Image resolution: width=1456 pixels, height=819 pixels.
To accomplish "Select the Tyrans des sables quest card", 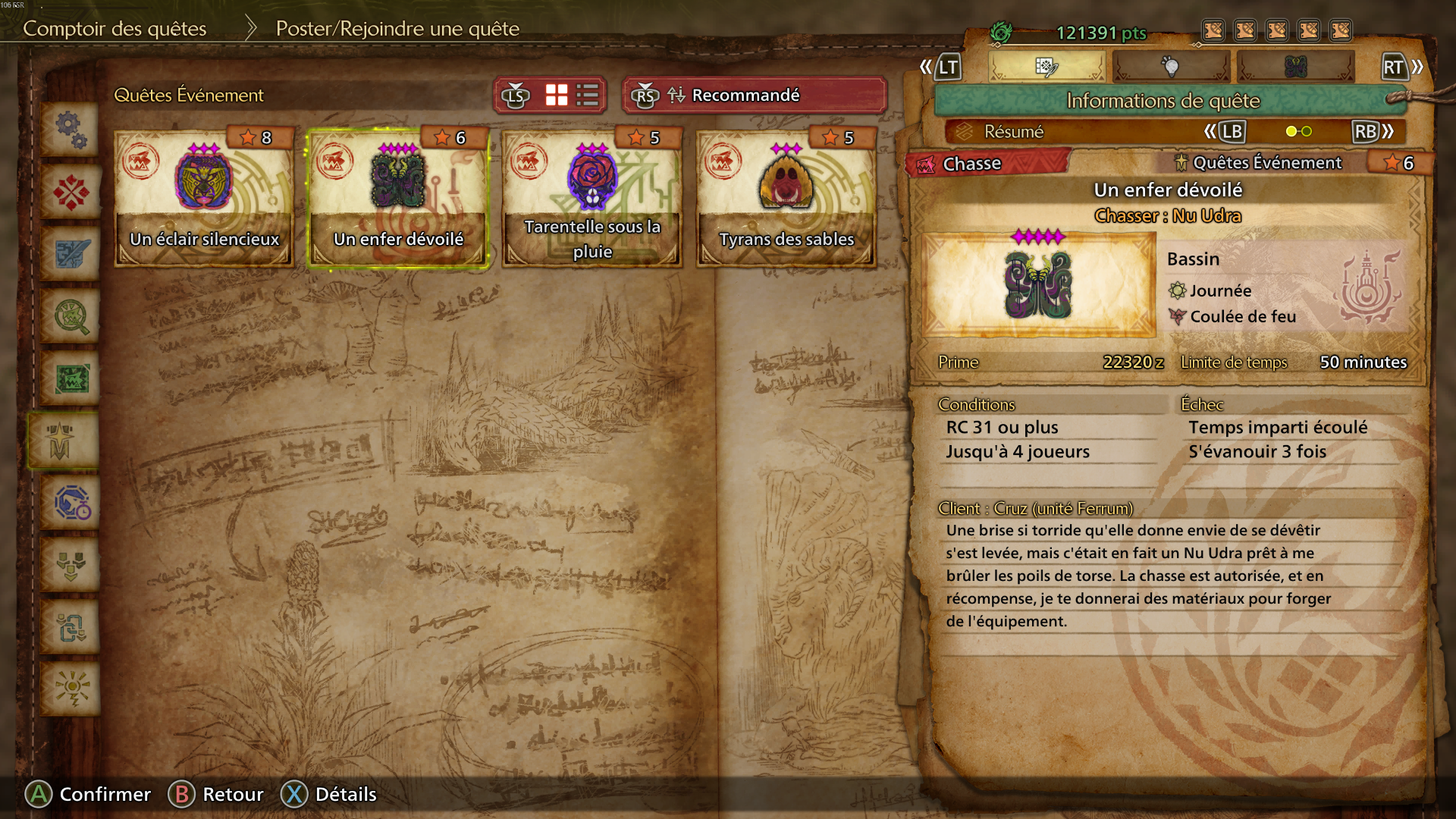I will click(786, 197).
